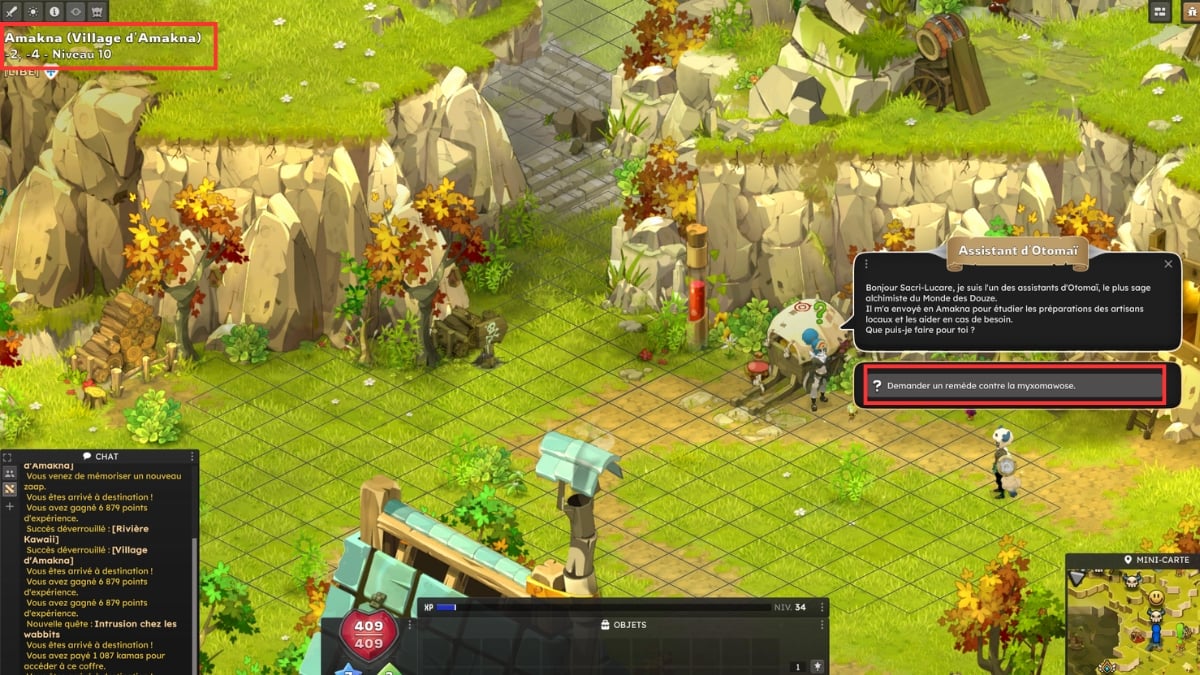1200x675 pixels.
Task: Click the star button beside the item bar
Action: pyautogui.click(x=818, y=666)
